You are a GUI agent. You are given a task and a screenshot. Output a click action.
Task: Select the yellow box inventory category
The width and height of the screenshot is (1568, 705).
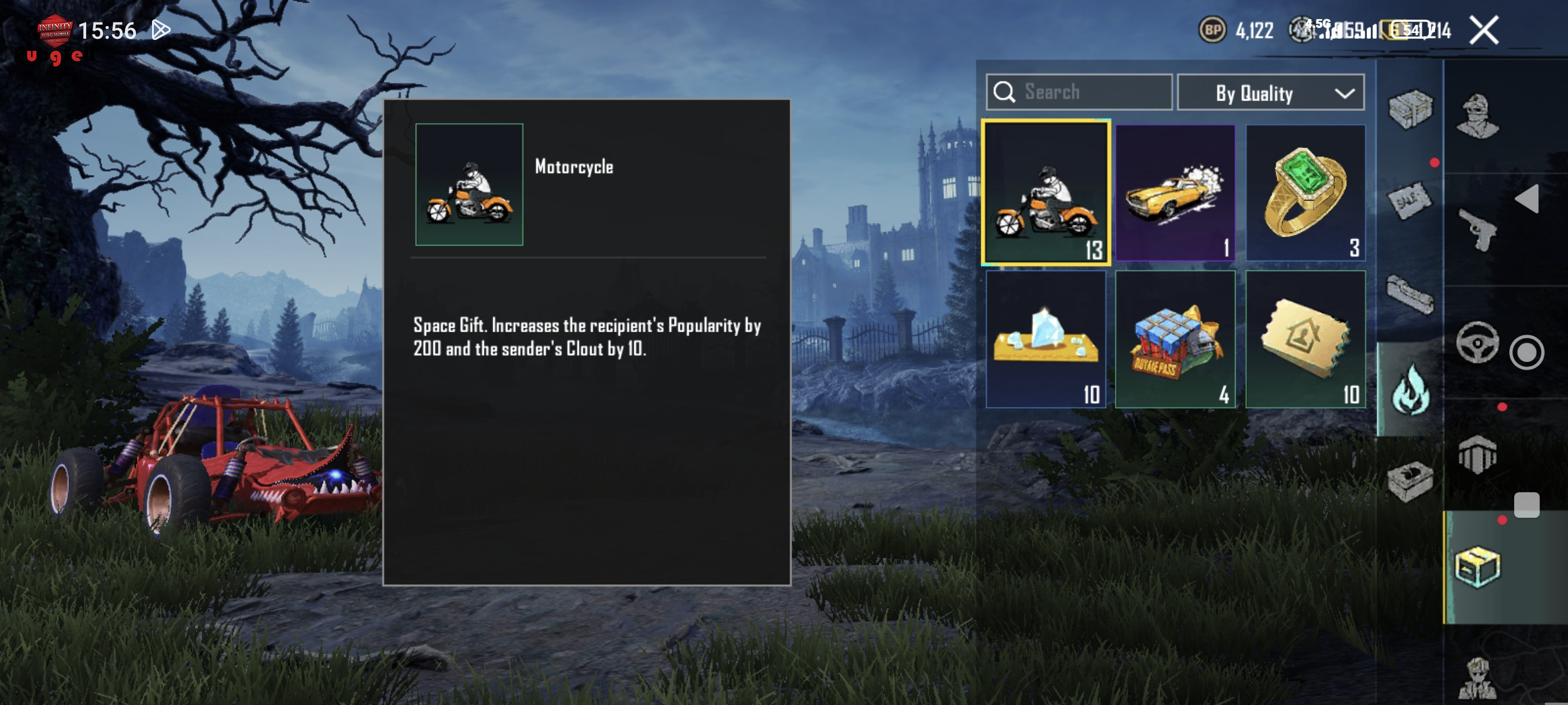coord(1477,567)
